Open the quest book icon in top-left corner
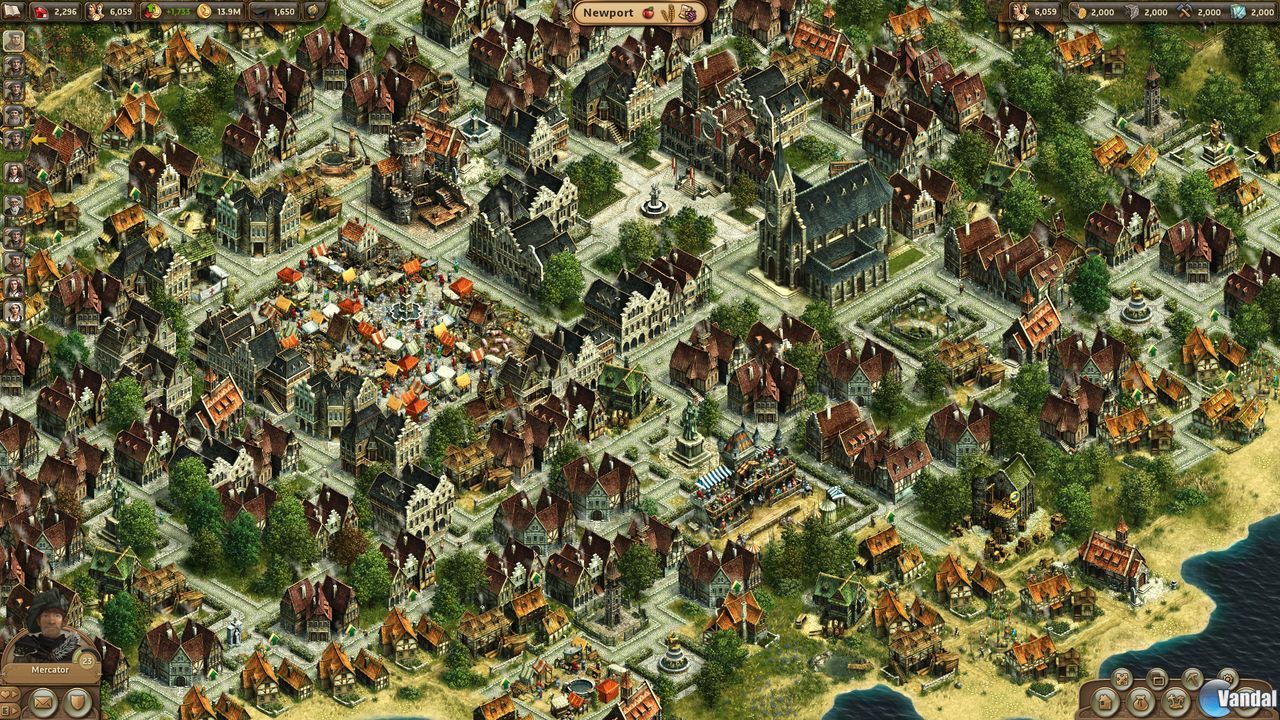The width and height of the screenshot is (1280, 720). (12, 12)
